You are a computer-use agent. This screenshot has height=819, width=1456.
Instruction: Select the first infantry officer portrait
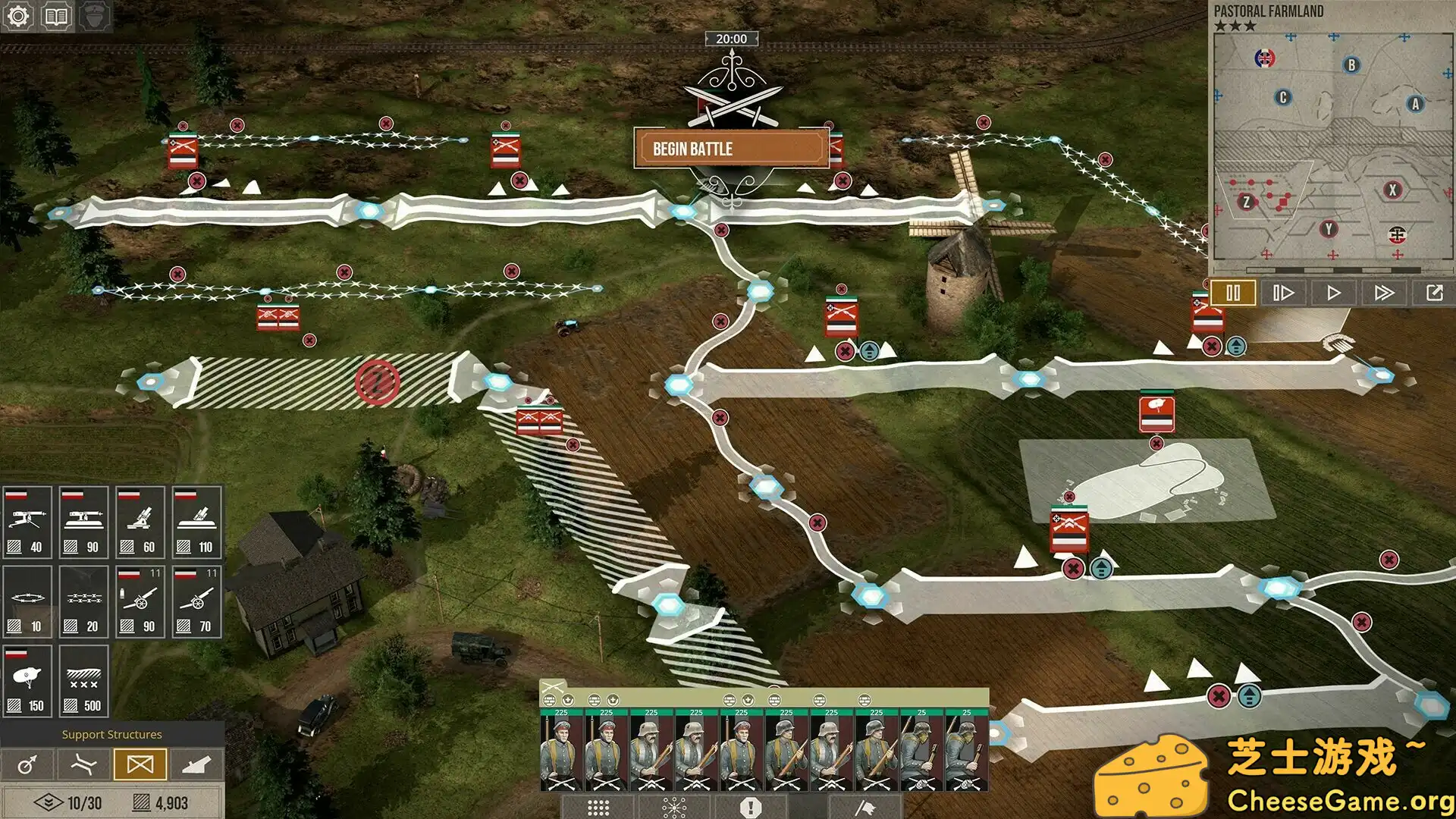561,747
